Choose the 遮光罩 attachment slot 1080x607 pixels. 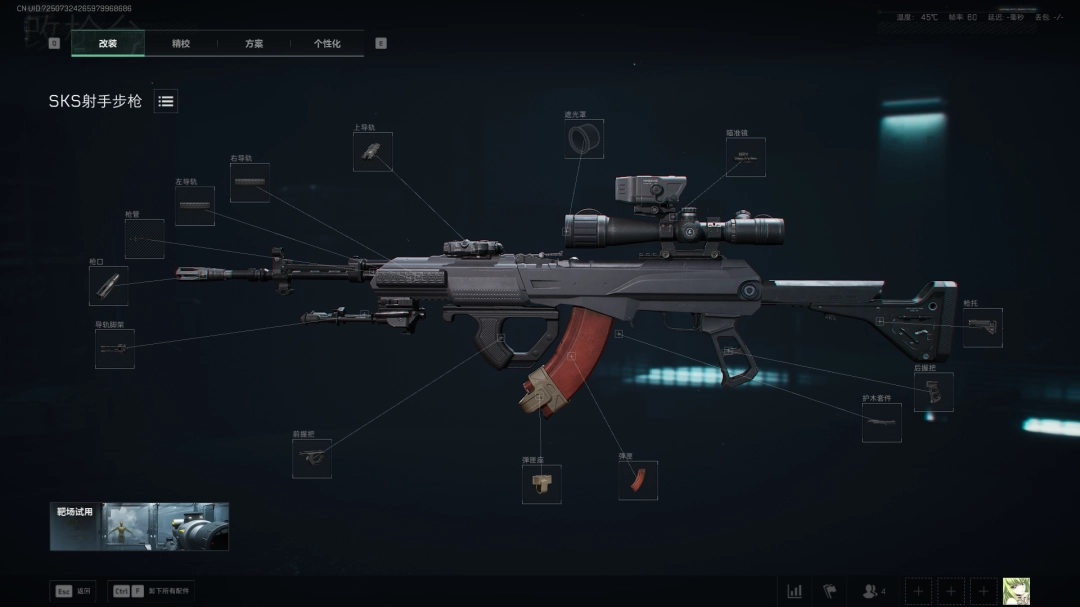(x=584, y=139)
